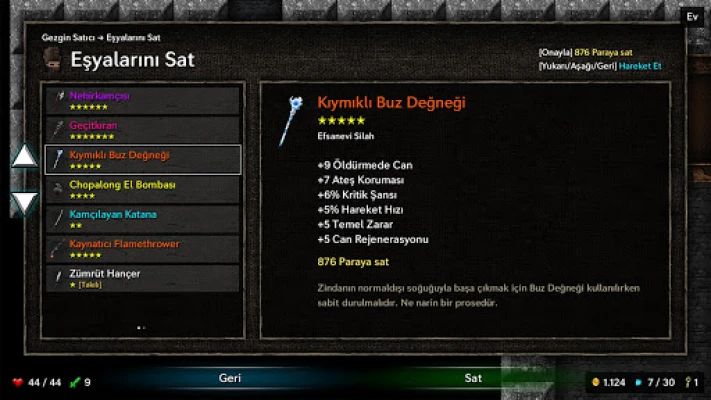Sell the item with the Sat button
711x400 pixels.
473,379
